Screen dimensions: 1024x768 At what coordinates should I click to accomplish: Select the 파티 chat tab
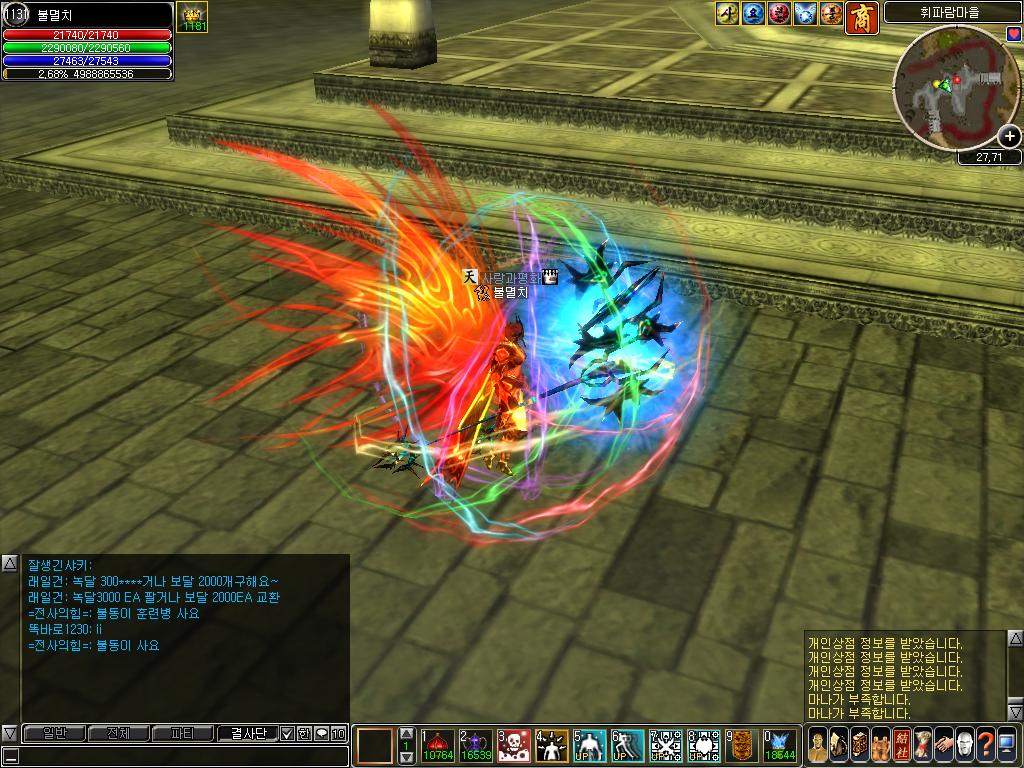(182, 733)
